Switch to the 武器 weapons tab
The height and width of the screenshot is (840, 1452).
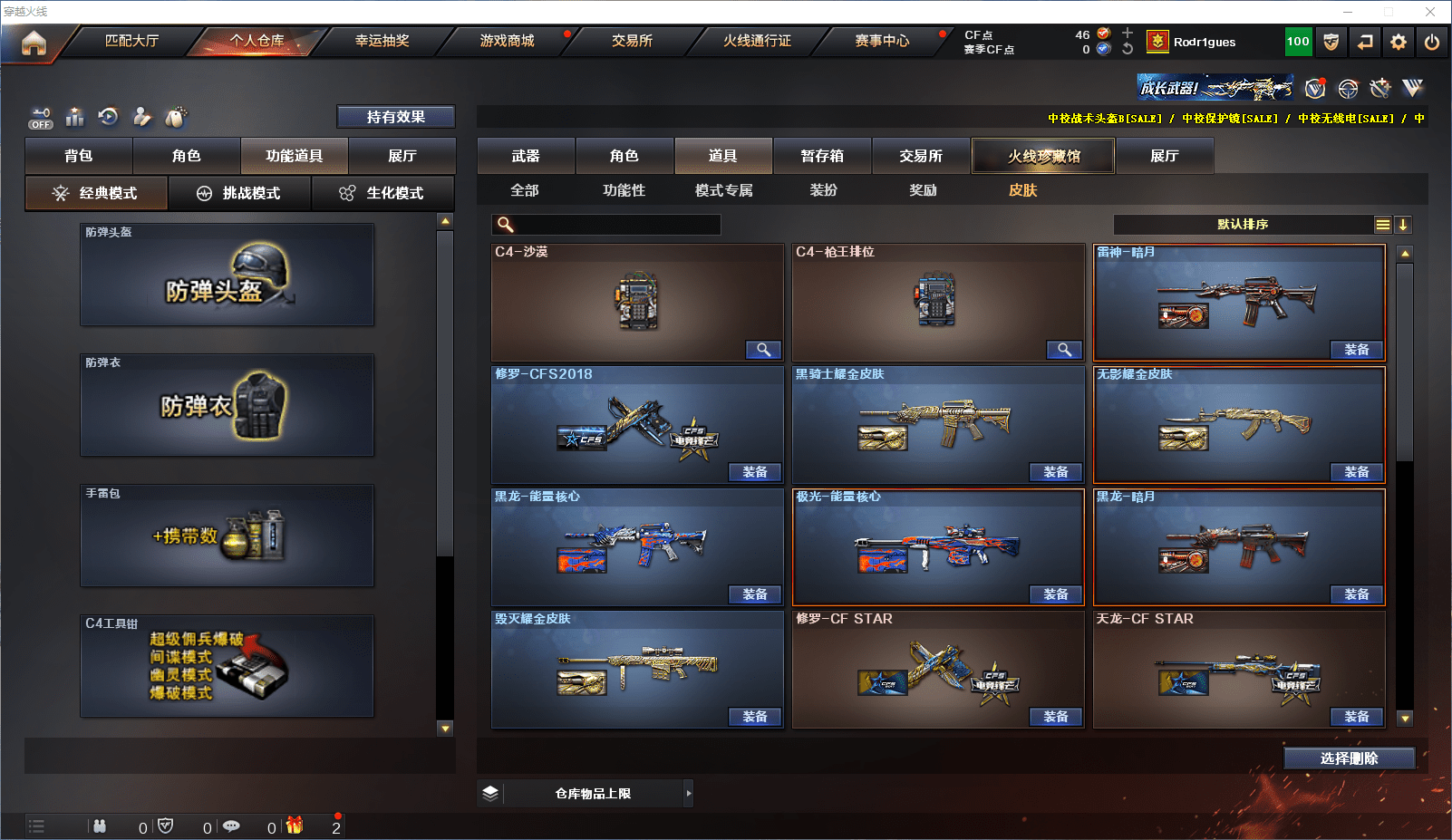pos(526,156)
